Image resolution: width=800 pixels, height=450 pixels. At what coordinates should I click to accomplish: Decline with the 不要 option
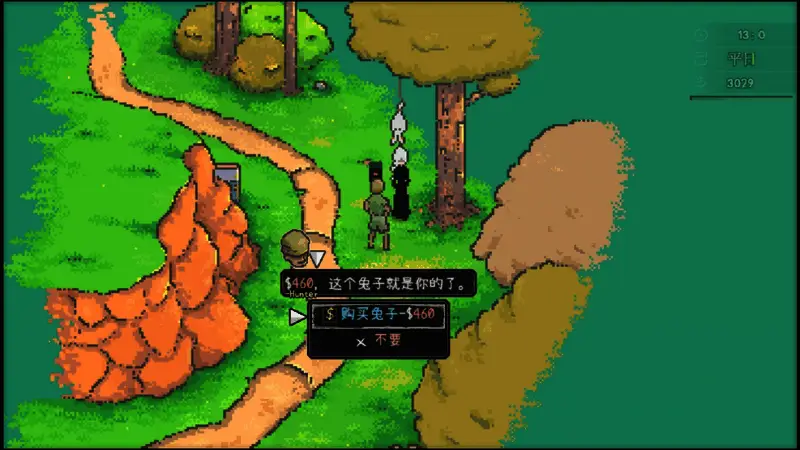[x=378, y=340]
